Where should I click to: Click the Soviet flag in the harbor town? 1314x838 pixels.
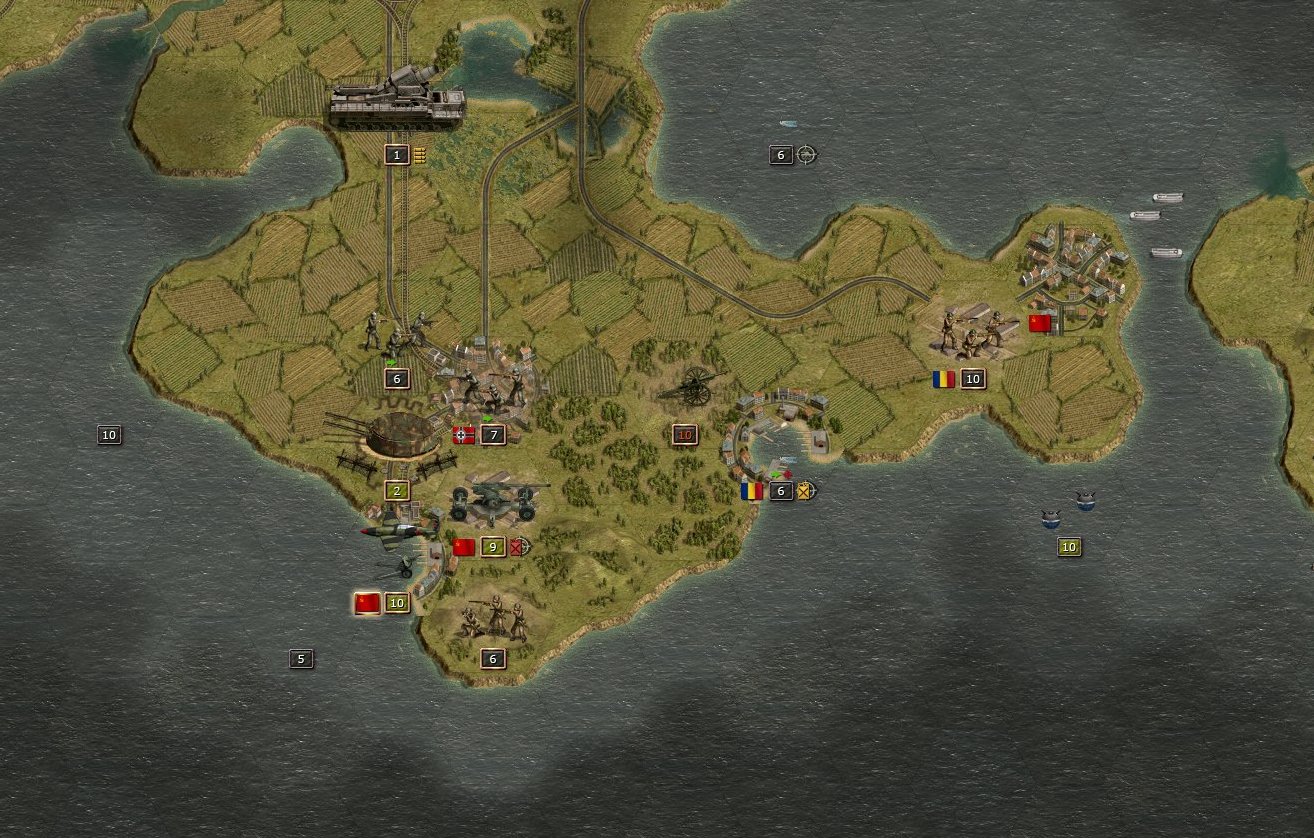pyautogui.click(x=1041, y=324)
